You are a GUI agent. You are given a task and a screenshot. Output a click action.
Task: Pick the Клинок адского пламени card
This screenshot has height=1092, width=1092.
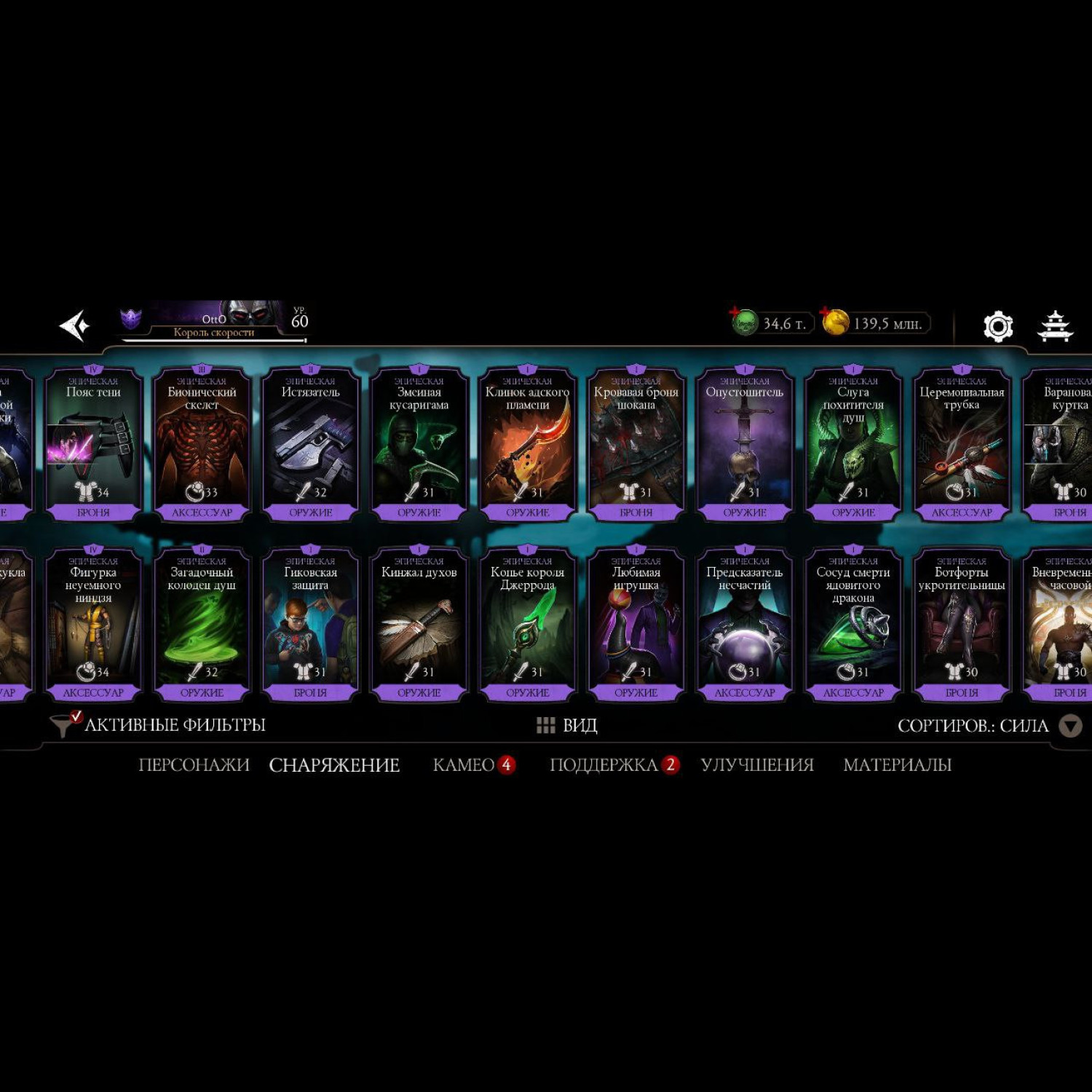pyautogui.click(x=527, y=444)
